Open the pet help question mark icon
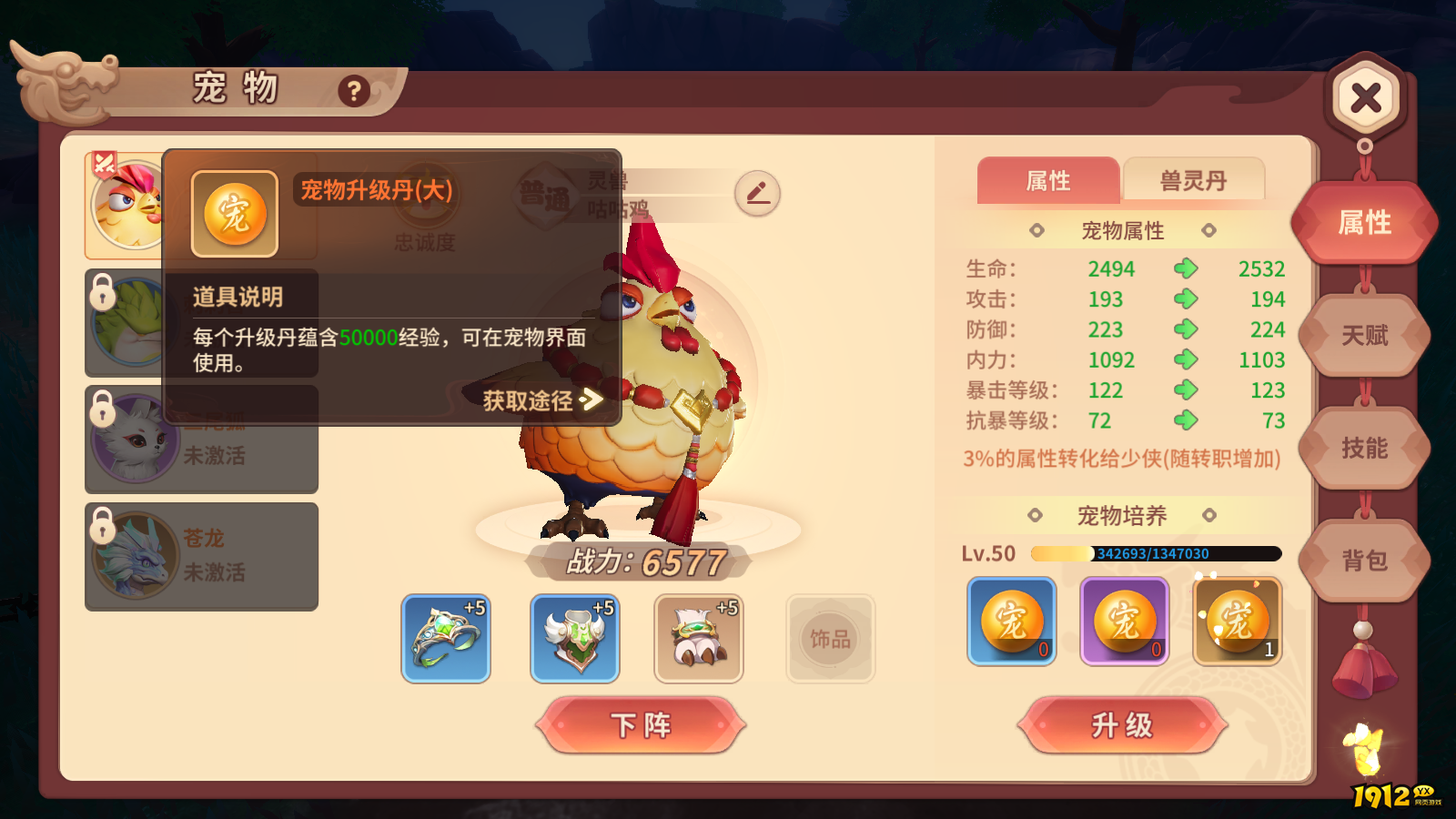Viewport: 1456px width, 819px height. [x=353, y=89]
